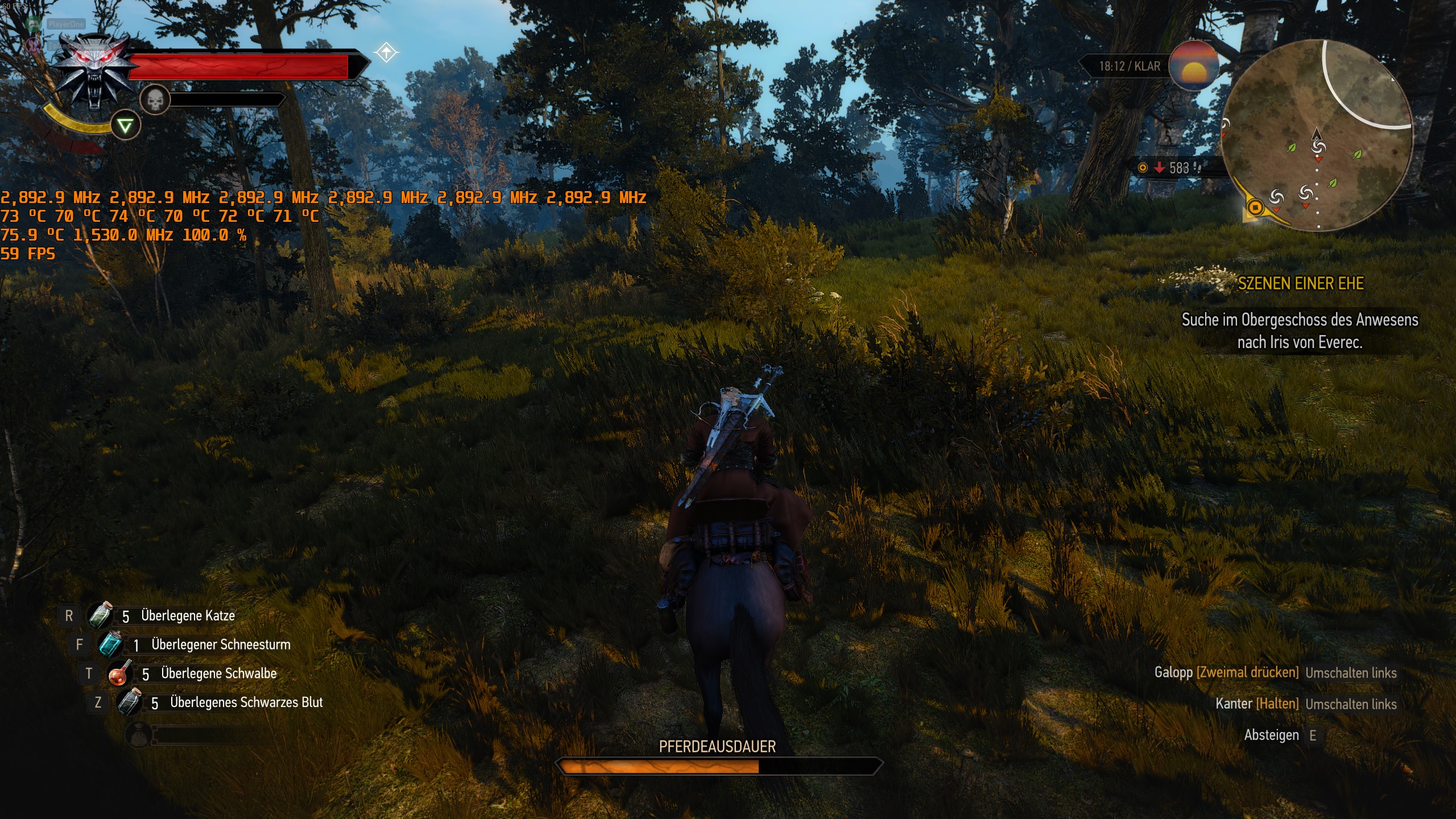Click the Pferdeausdauer stamina bar
The image size is (1456, 819).
pos(723,766)
